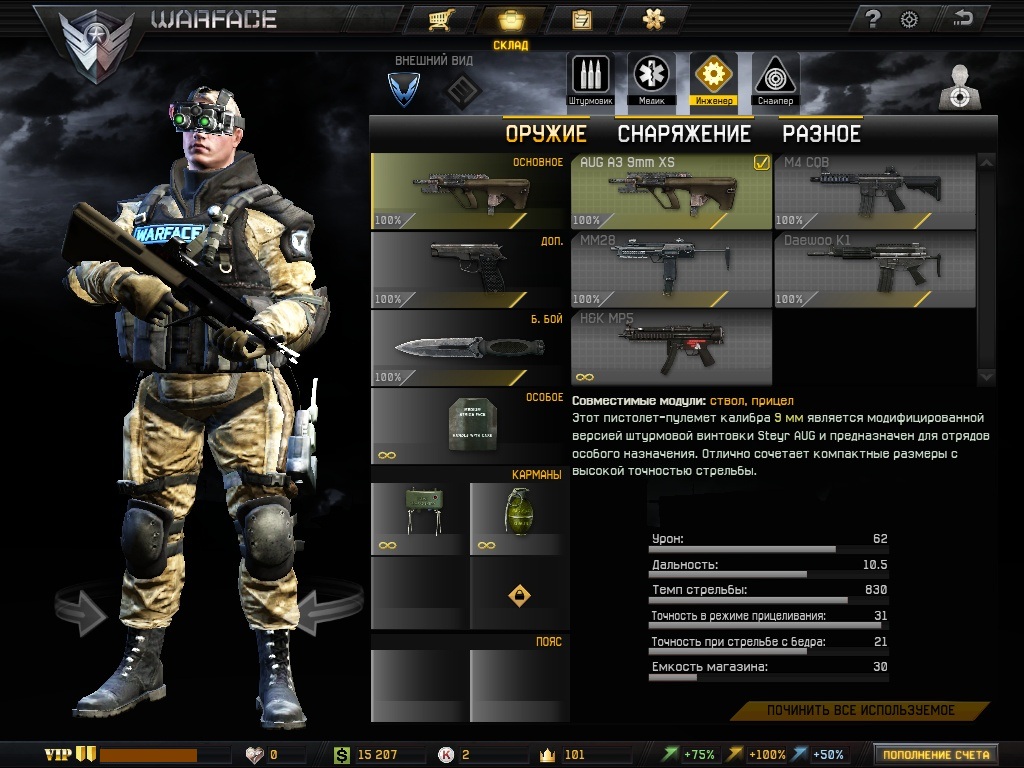Switch to the Снаряжение tab
Image resolution: width=1024 pixels, height=768 pixels.
683,133
